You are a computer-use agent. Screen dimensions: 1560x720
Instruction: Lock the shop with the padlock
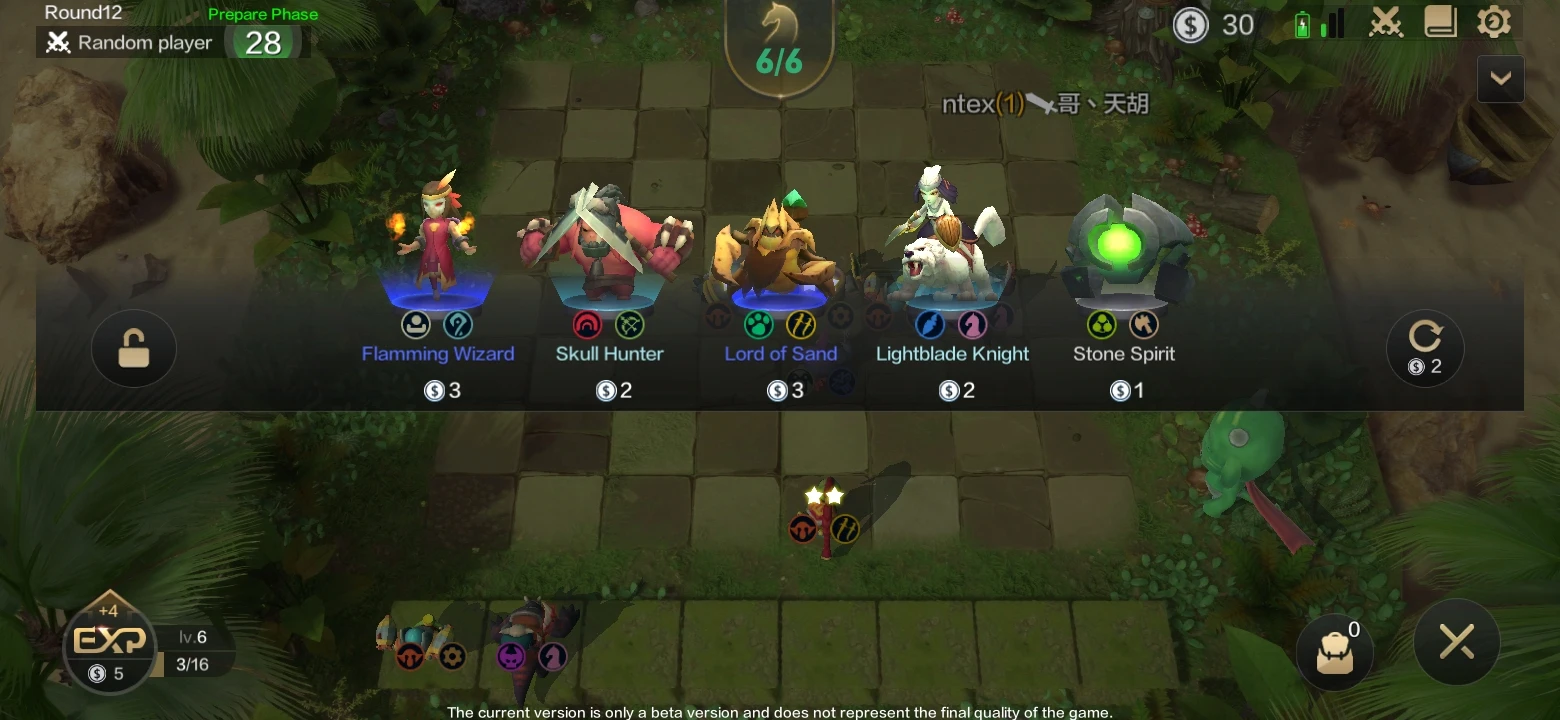[x=133, y=348]
